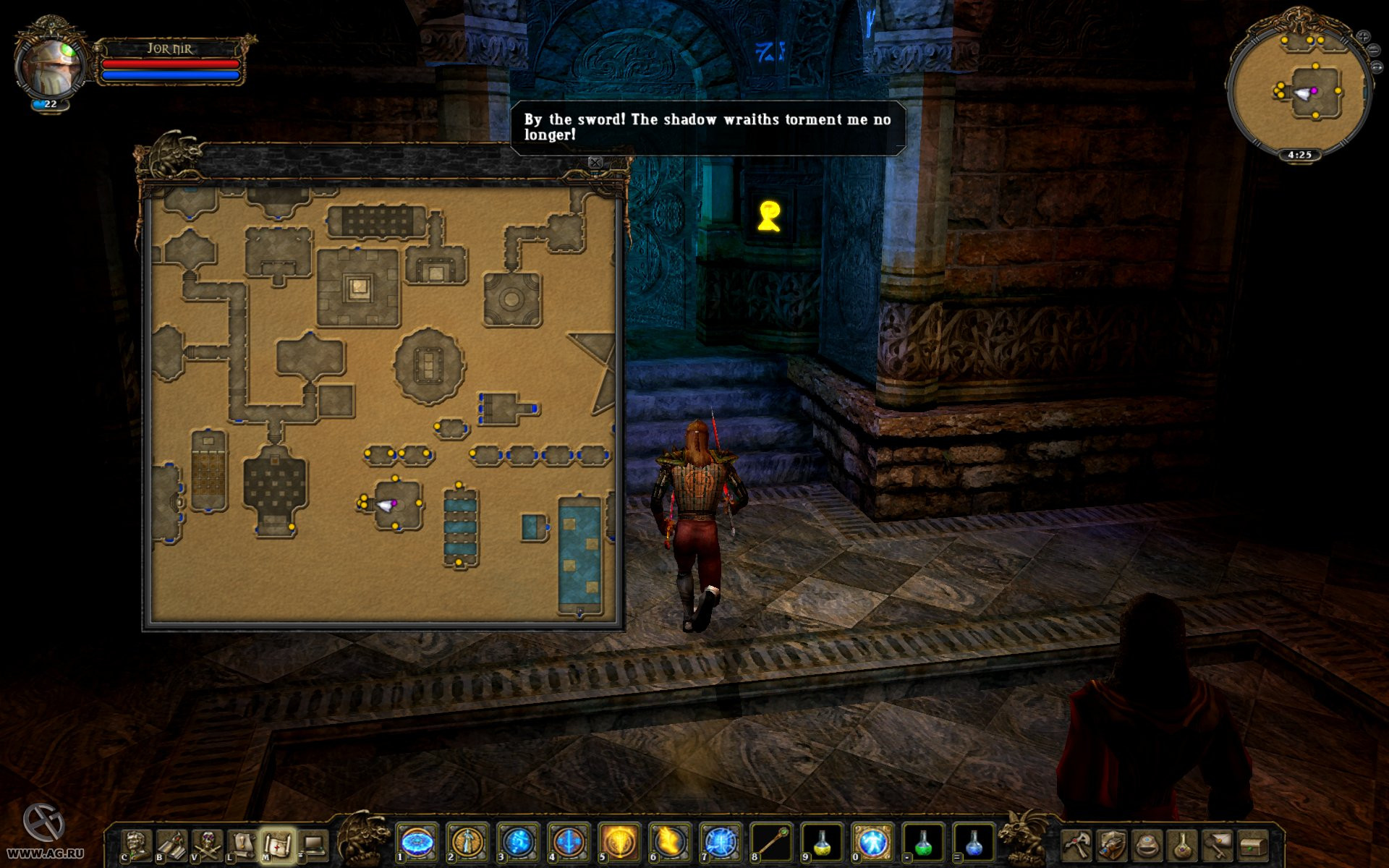
Task: Cast the glowing blue figure spell in slot 0
Action: [872, 843]
